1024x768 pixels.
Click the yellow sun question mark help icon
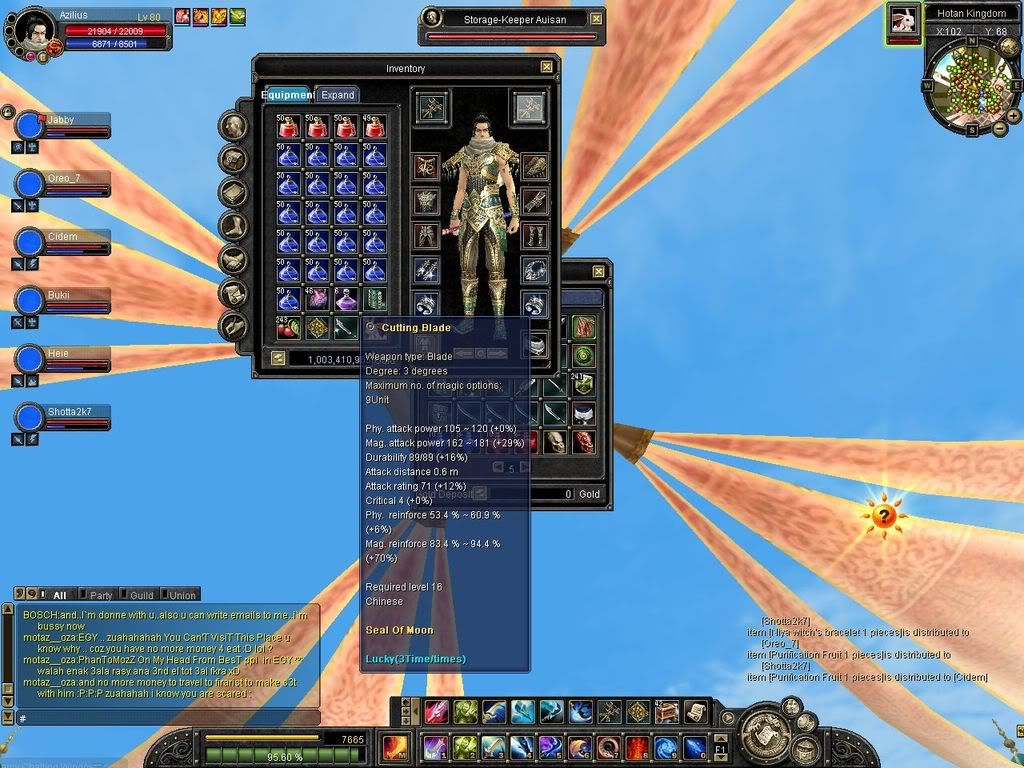pos(883,517)
